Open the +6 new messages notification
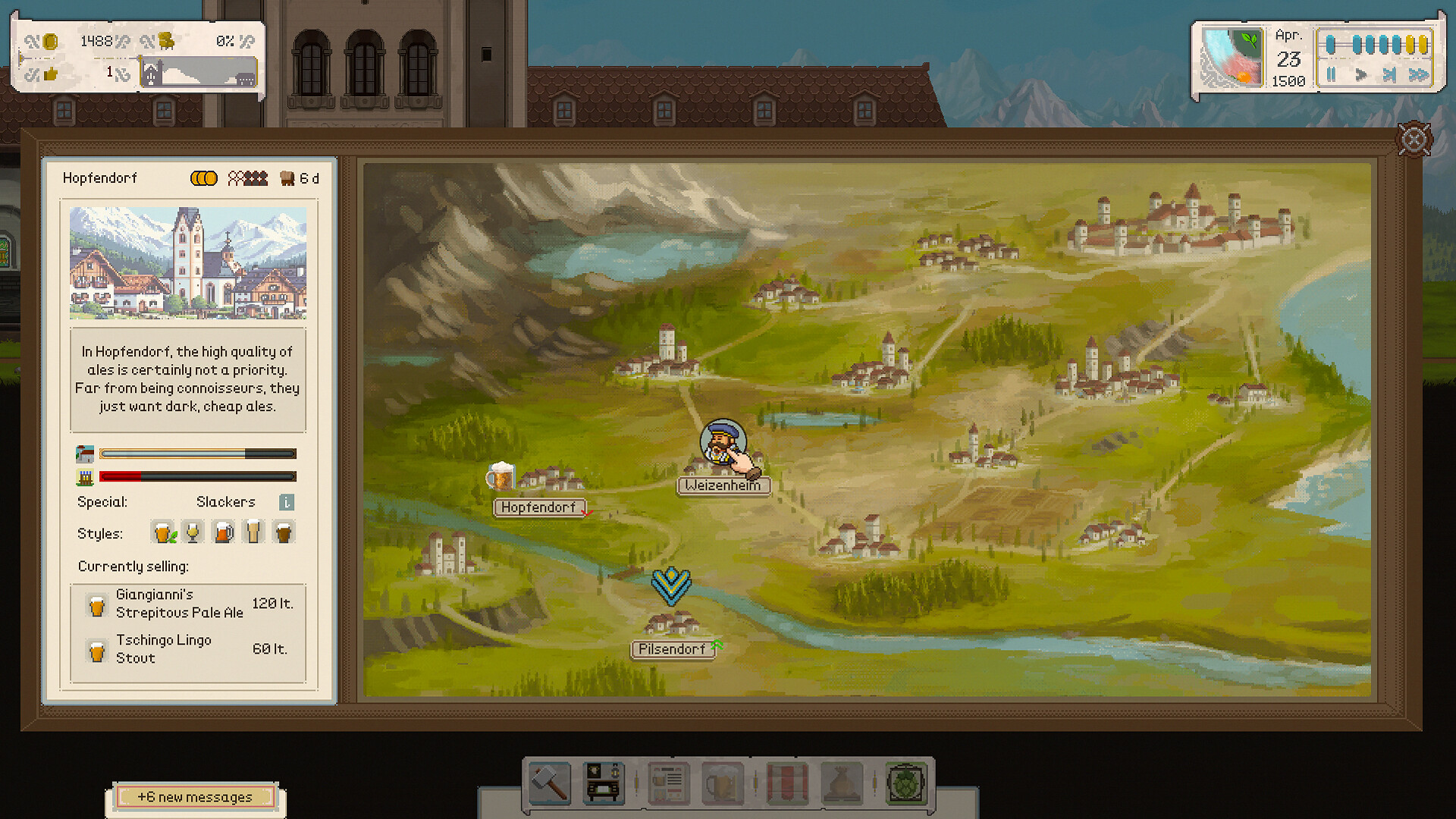 click(x=194, y=797)
